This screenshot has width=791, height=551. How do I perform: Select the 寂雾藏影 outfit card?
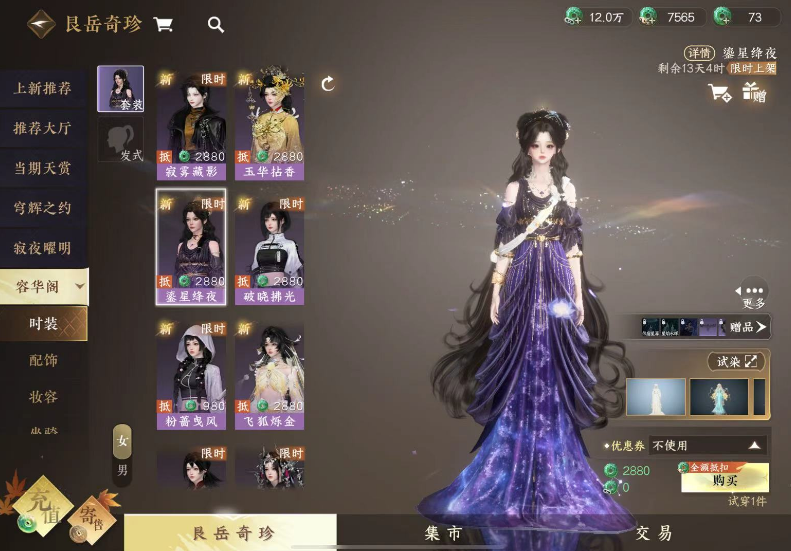(191, 124)
